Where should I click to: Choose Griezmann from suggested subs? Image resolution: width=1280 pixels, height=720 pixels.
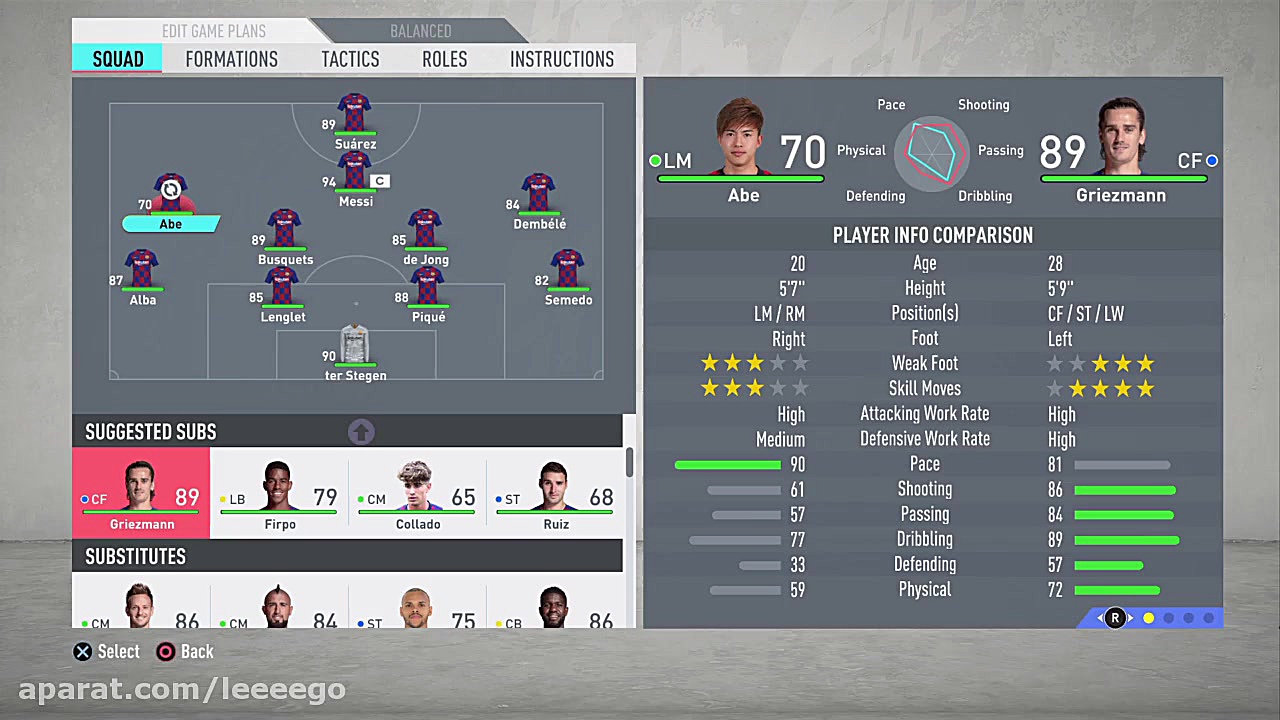(141, 494)
